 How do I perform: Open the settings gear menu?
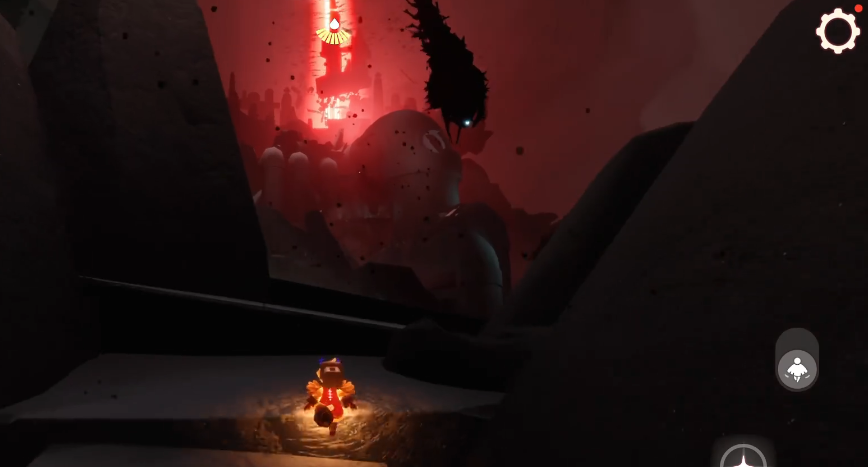coord(837,31)
